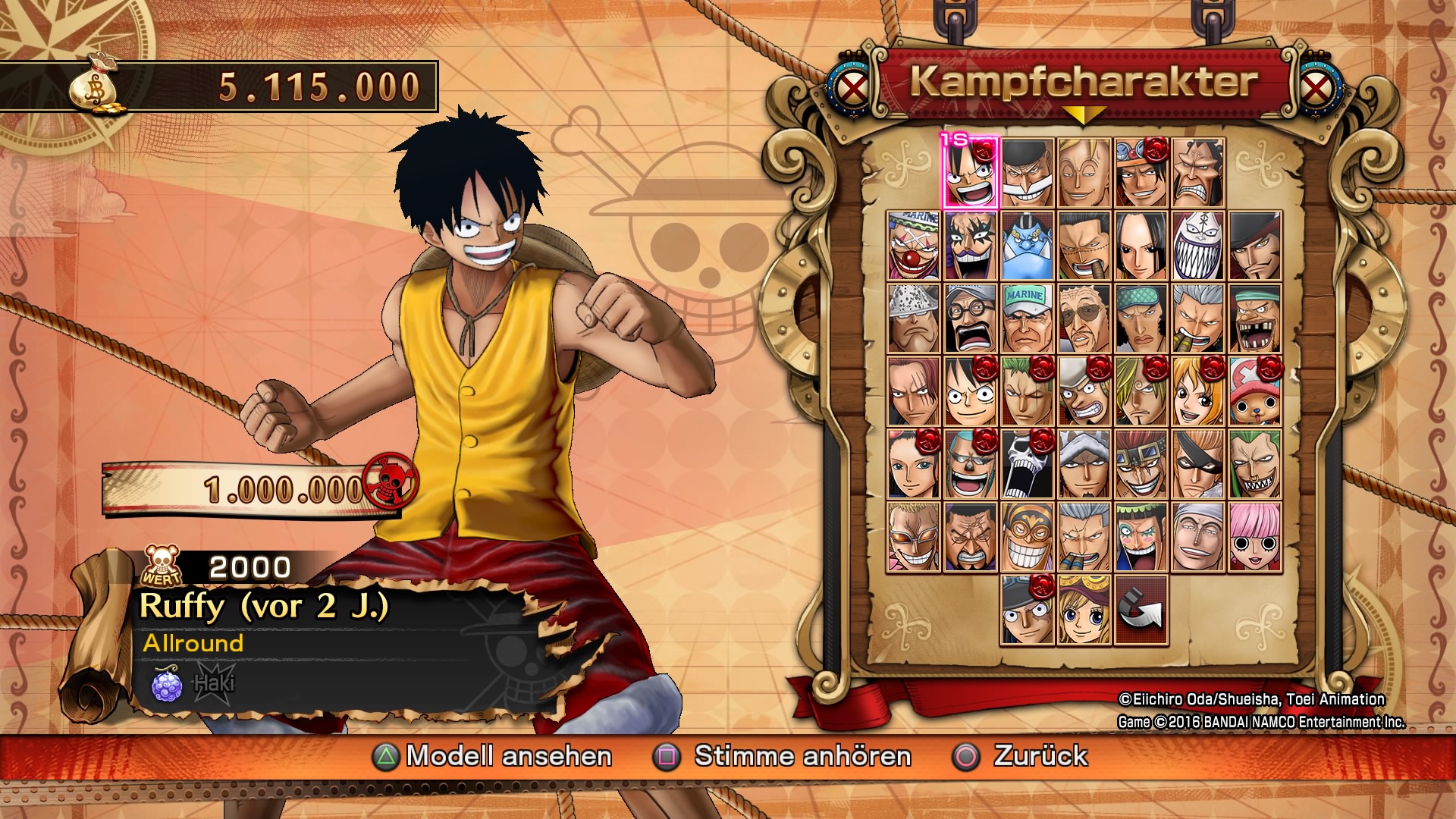Select Koala with the goggles hat
The height and width of the screenshot is (819, 1456).
pyautogui.click(x=1084, y=610)
